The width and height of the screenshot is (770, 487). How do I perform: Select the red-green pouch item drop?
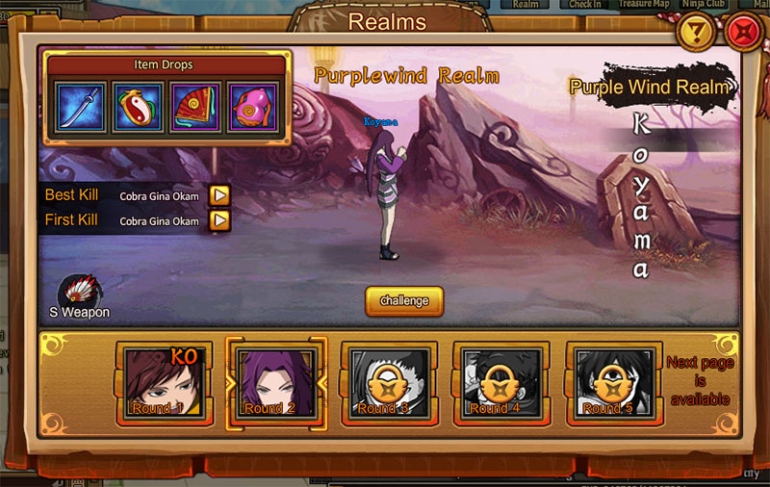(138, 107)
